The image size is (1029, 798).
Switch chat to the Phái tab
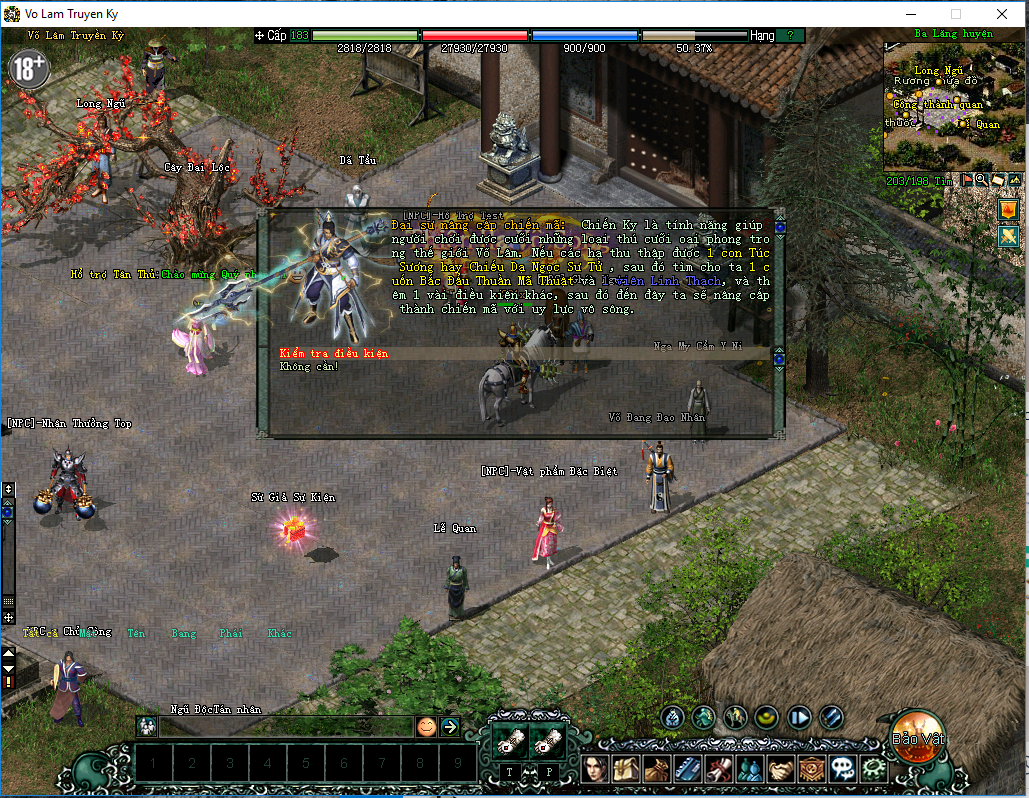pos(231,633)
